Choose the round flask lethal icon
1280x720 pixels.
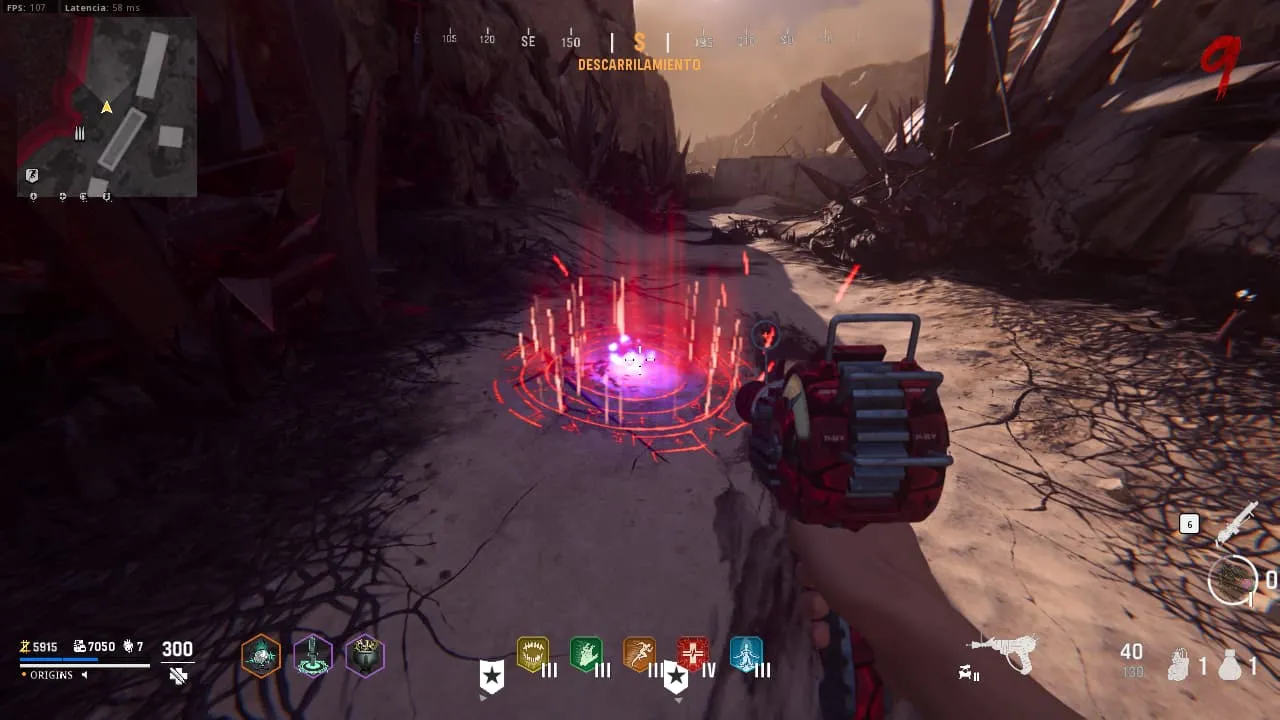(x=1230, y=665)
